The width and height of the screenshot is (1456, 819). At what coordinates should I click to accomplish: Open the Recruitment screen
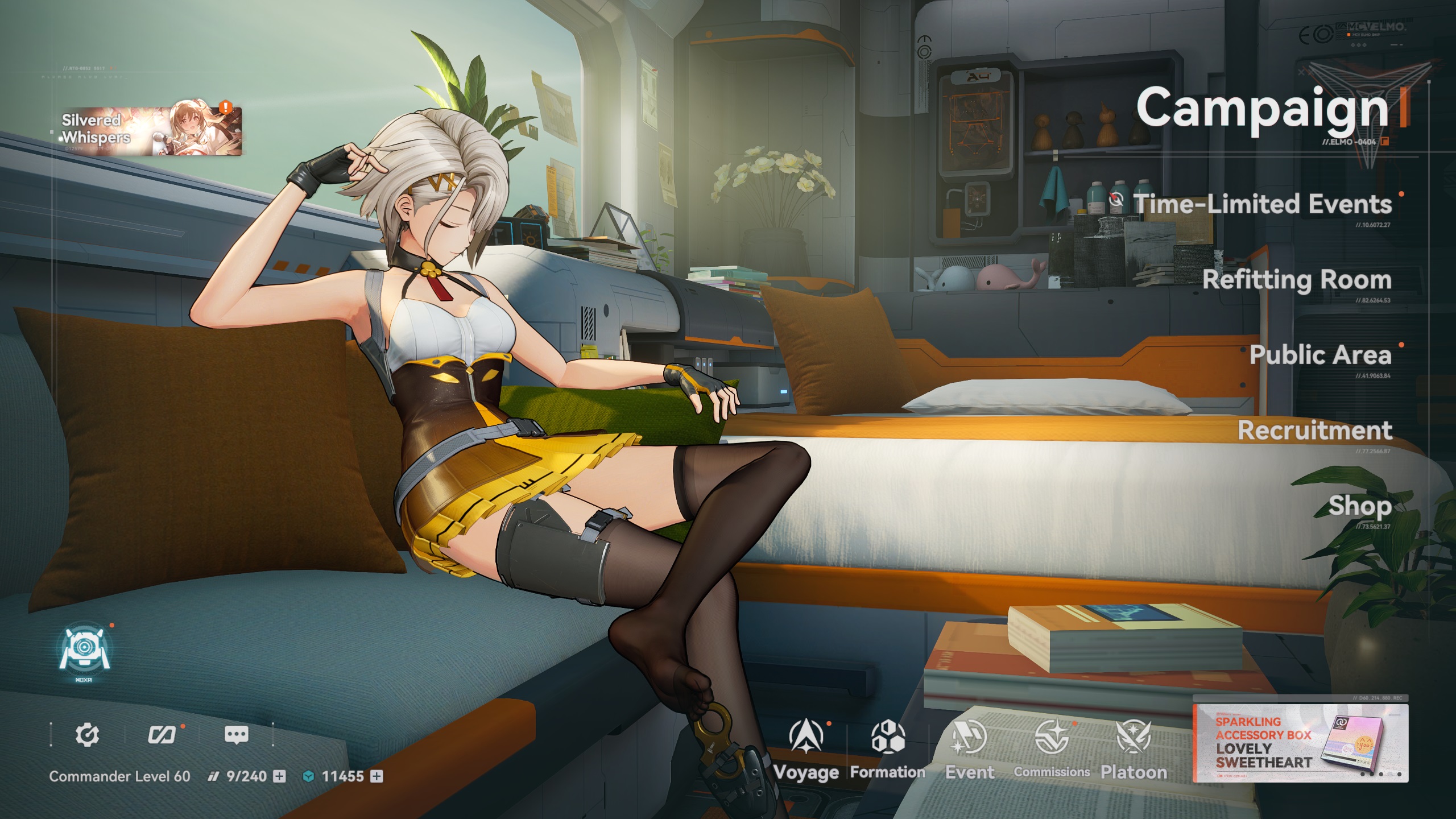[1315, 431]
